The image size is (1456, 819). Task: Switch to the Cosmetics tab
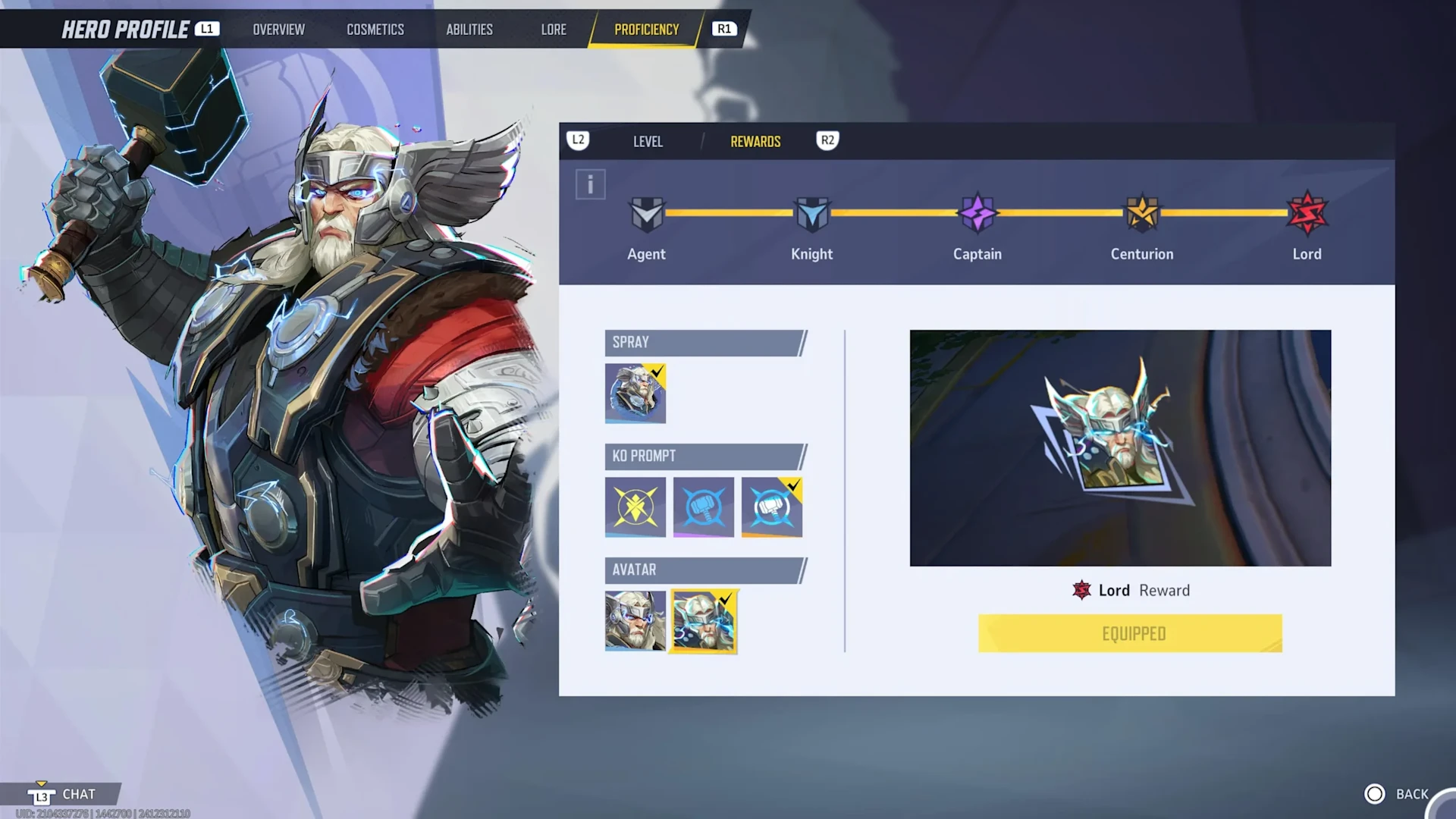click(375, 30)
